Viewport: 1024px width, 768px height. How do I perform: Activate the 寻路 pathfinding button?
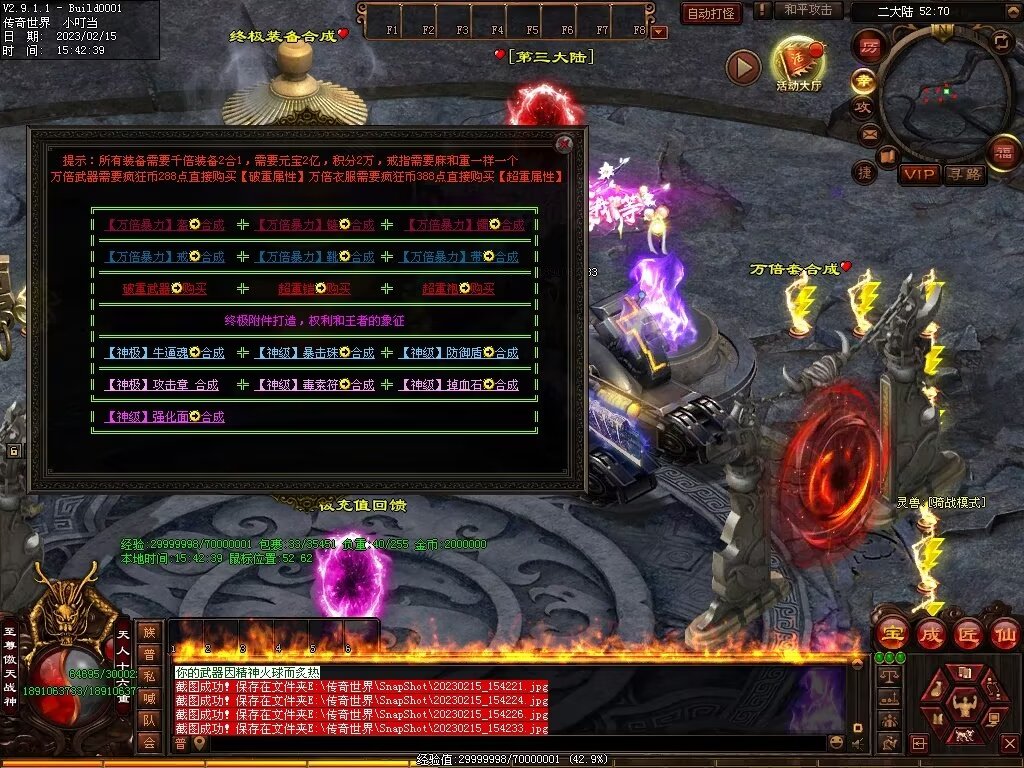coord(965,174)
